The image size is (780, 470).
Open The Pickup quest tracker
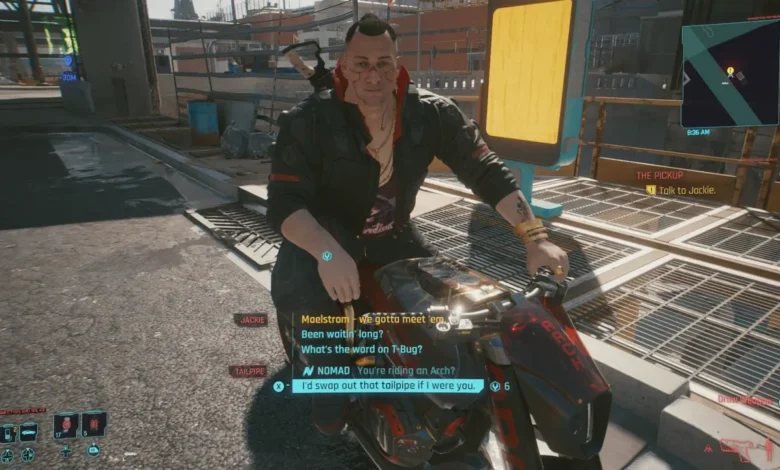[x=661, y=175]
